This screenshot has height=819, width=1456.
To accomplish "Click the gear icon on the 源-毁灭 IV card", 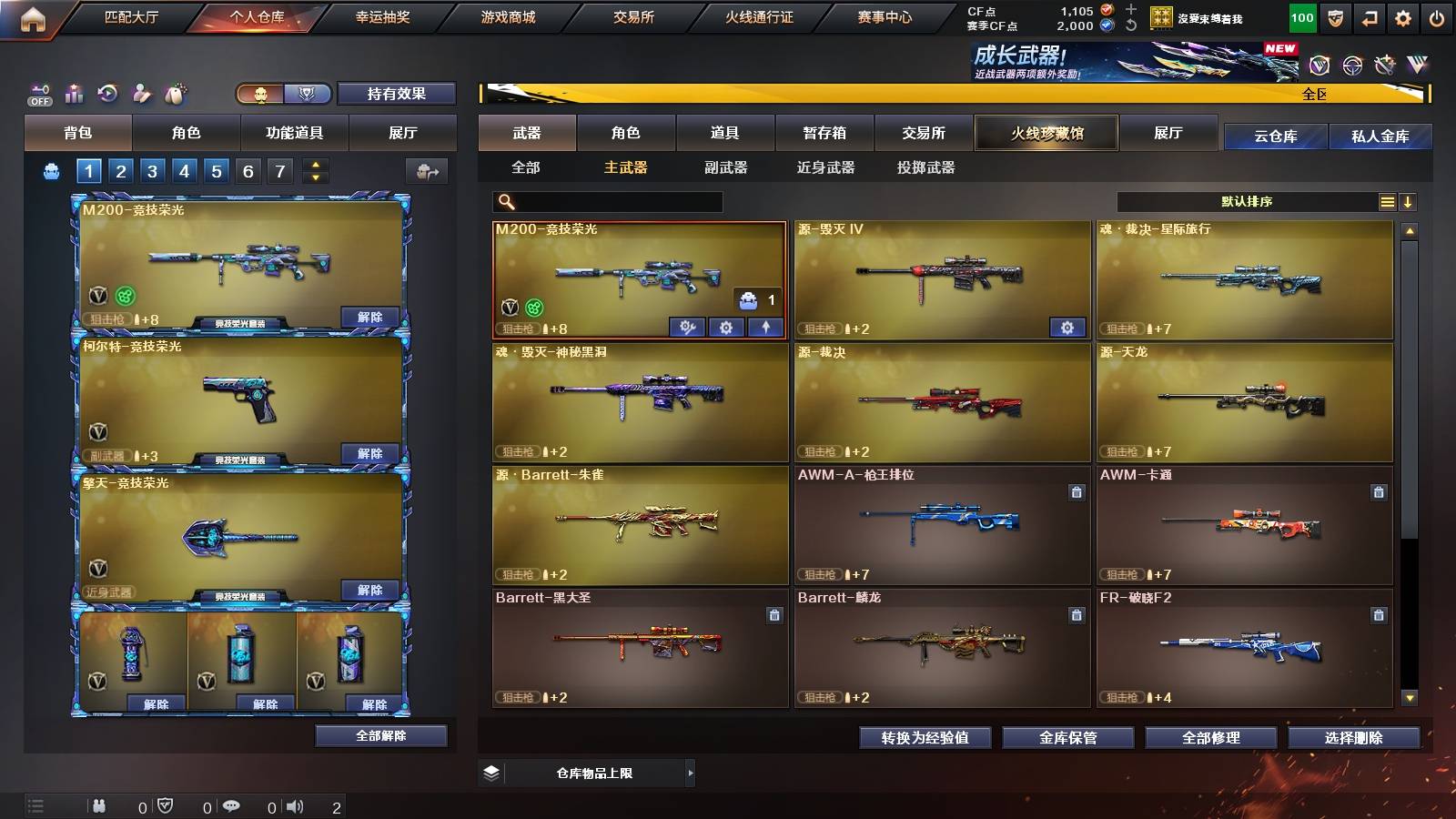I will pos(1068,327).
